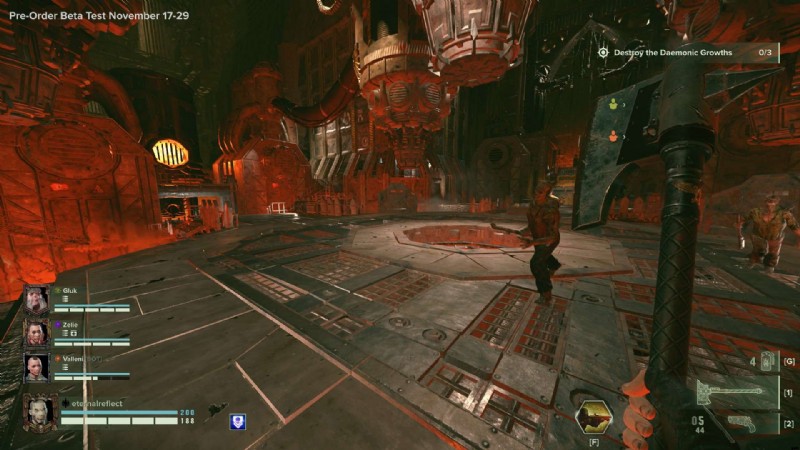
Task: Click the Destroy the Daemonic Growths objective
Action: 672,52
